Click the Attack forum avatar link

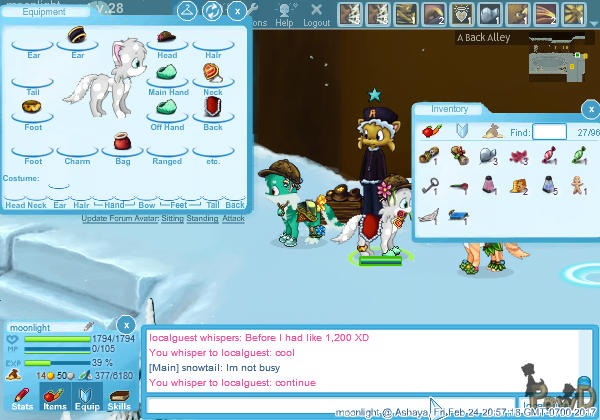[x=233, y=218]
